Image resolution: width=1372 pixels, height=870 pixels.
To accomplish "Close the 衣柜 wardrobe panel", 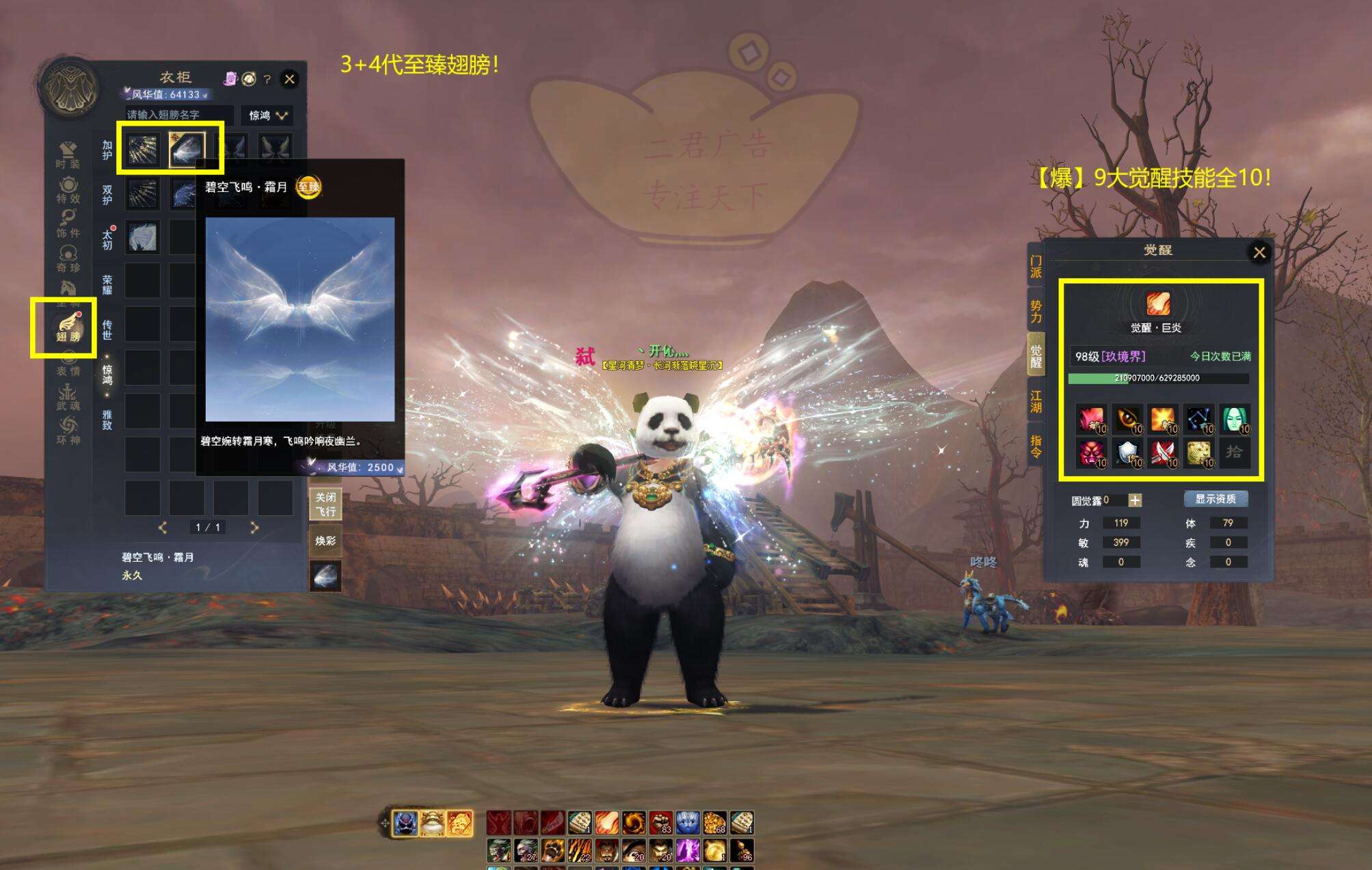I will pyautogui.click(x=290, y=79).
